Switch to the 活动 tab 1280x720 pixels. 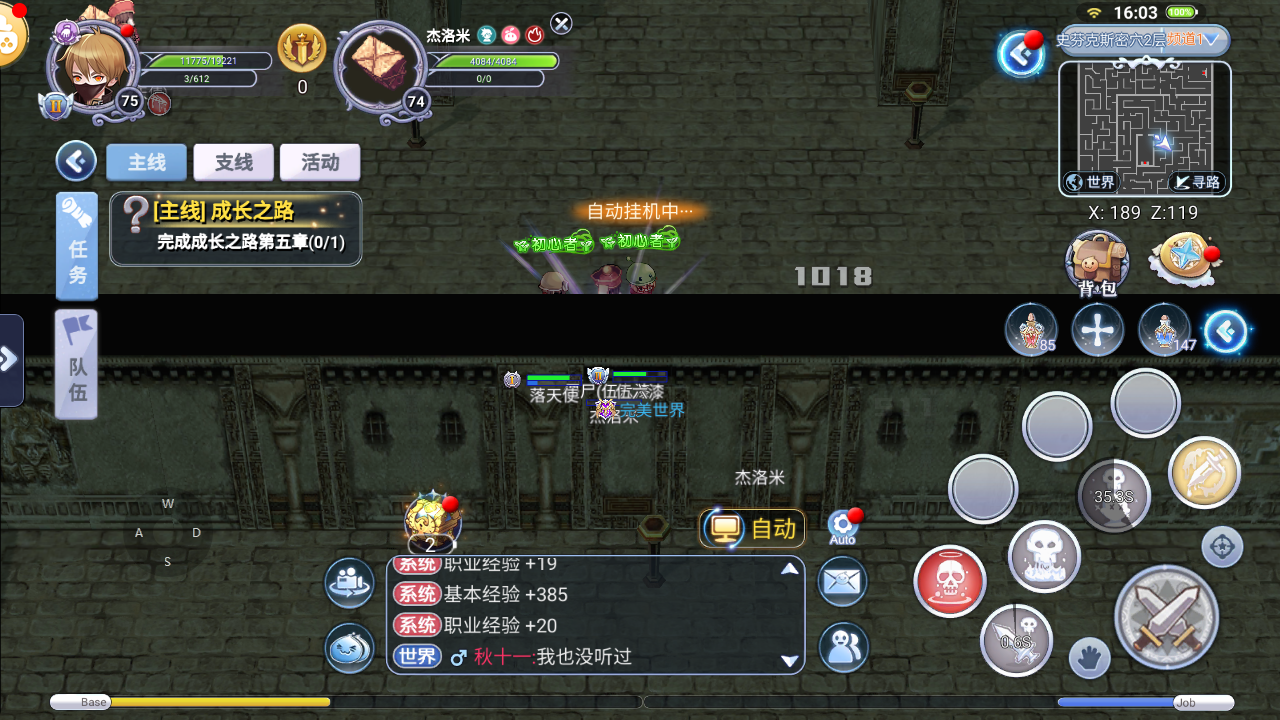pos(320,162)
